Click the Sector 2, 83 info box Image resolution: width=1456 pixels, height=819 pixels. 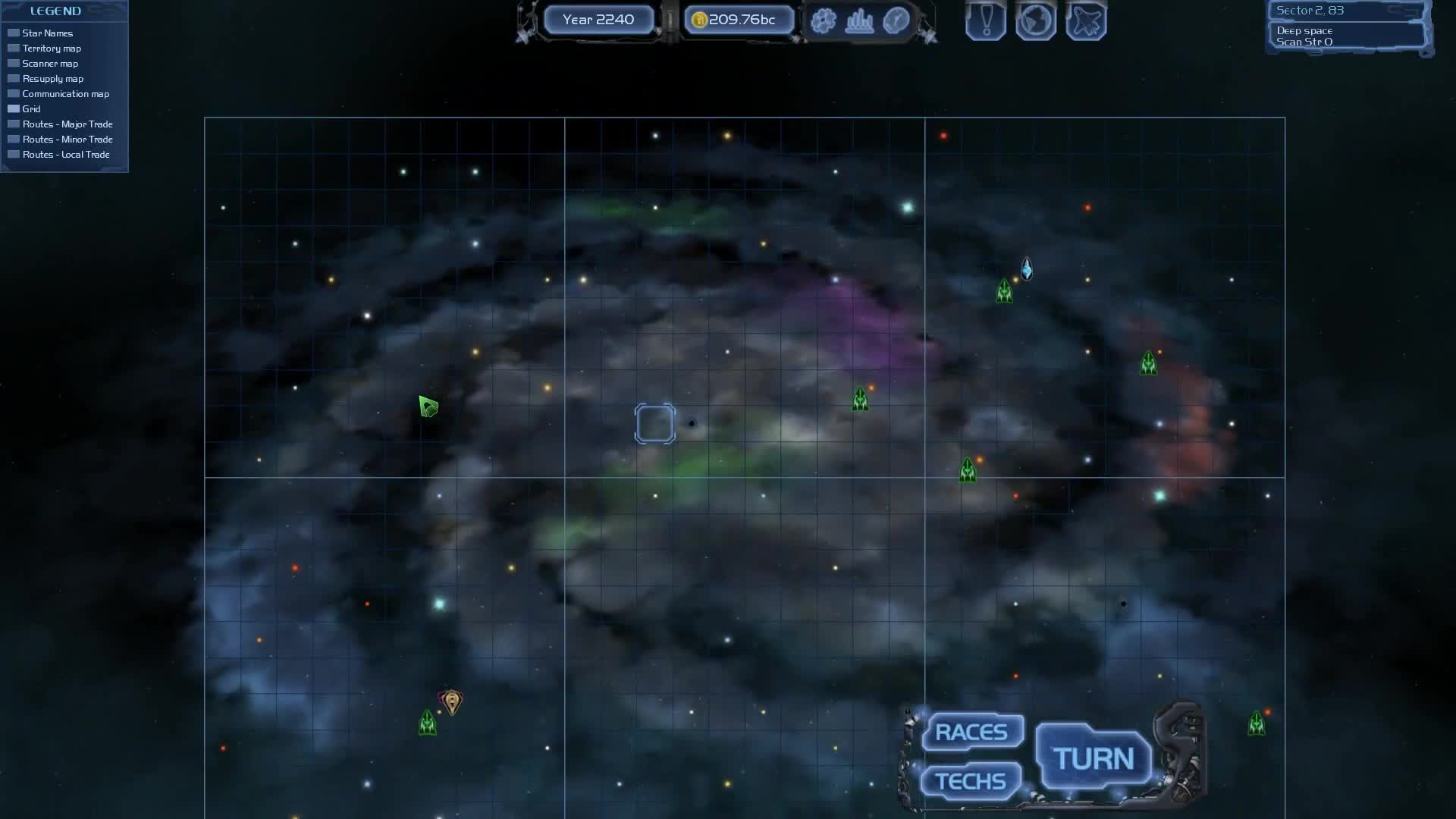1310,11
